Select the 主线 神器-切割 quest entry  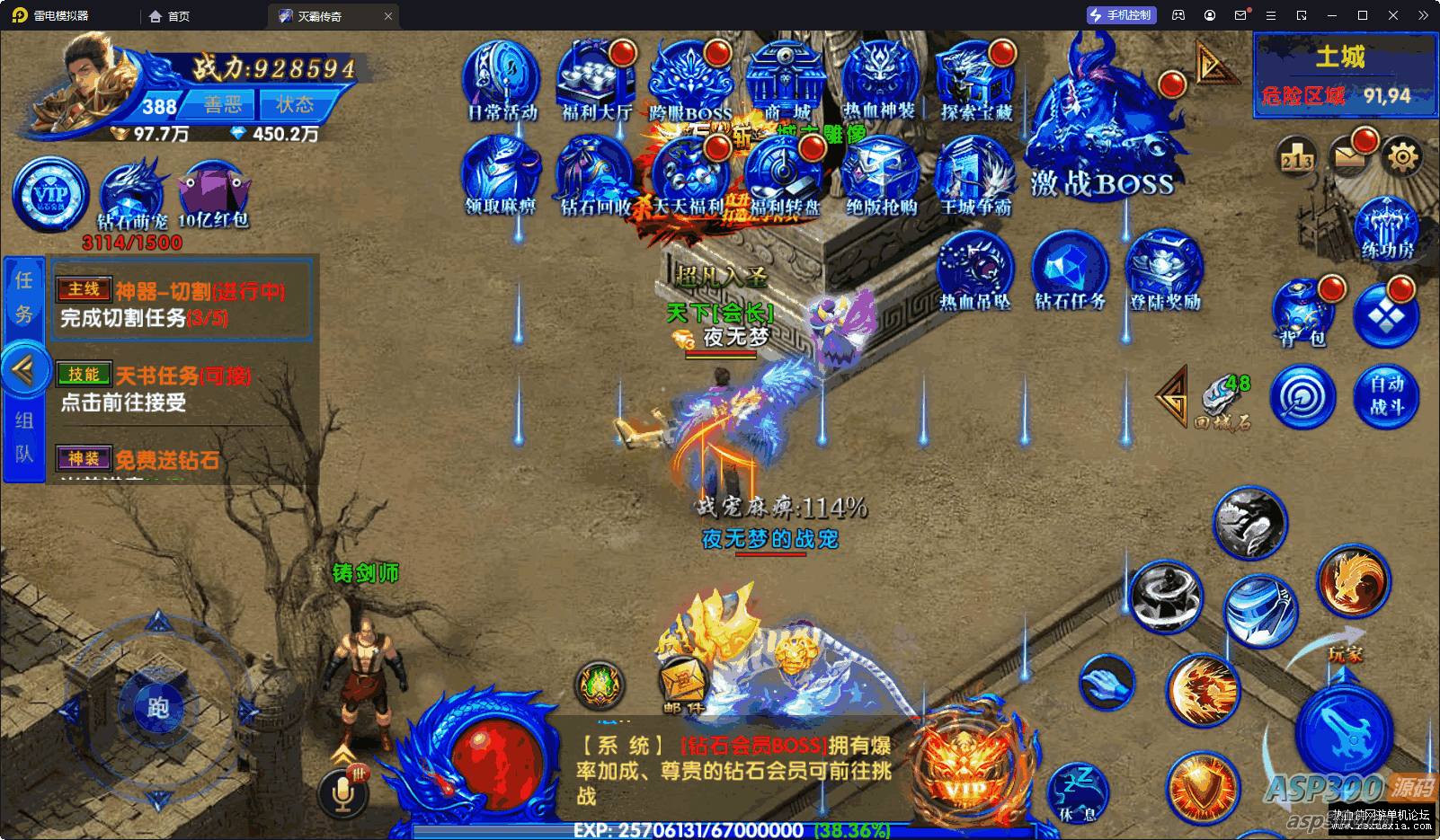point(180,303)
